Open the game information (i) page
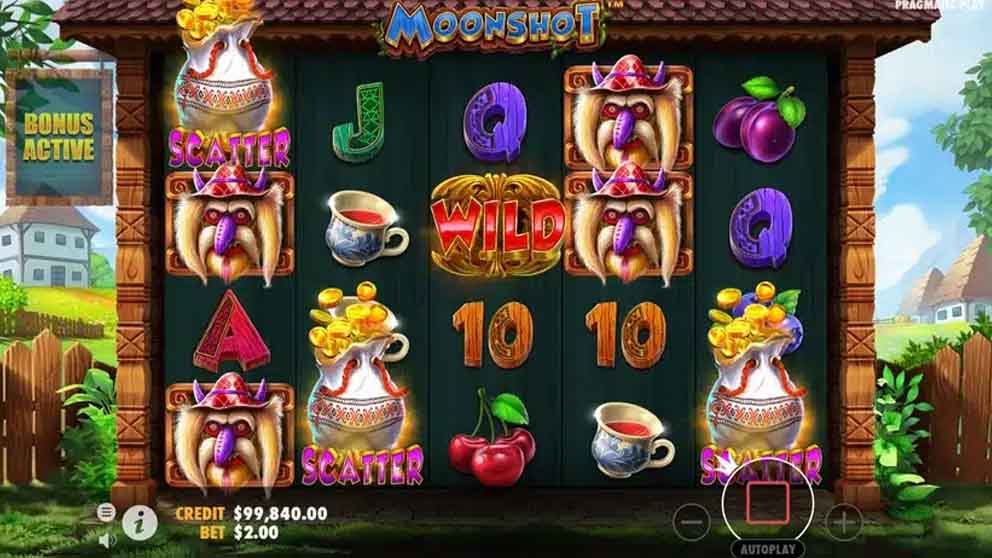 pos(139,520)
